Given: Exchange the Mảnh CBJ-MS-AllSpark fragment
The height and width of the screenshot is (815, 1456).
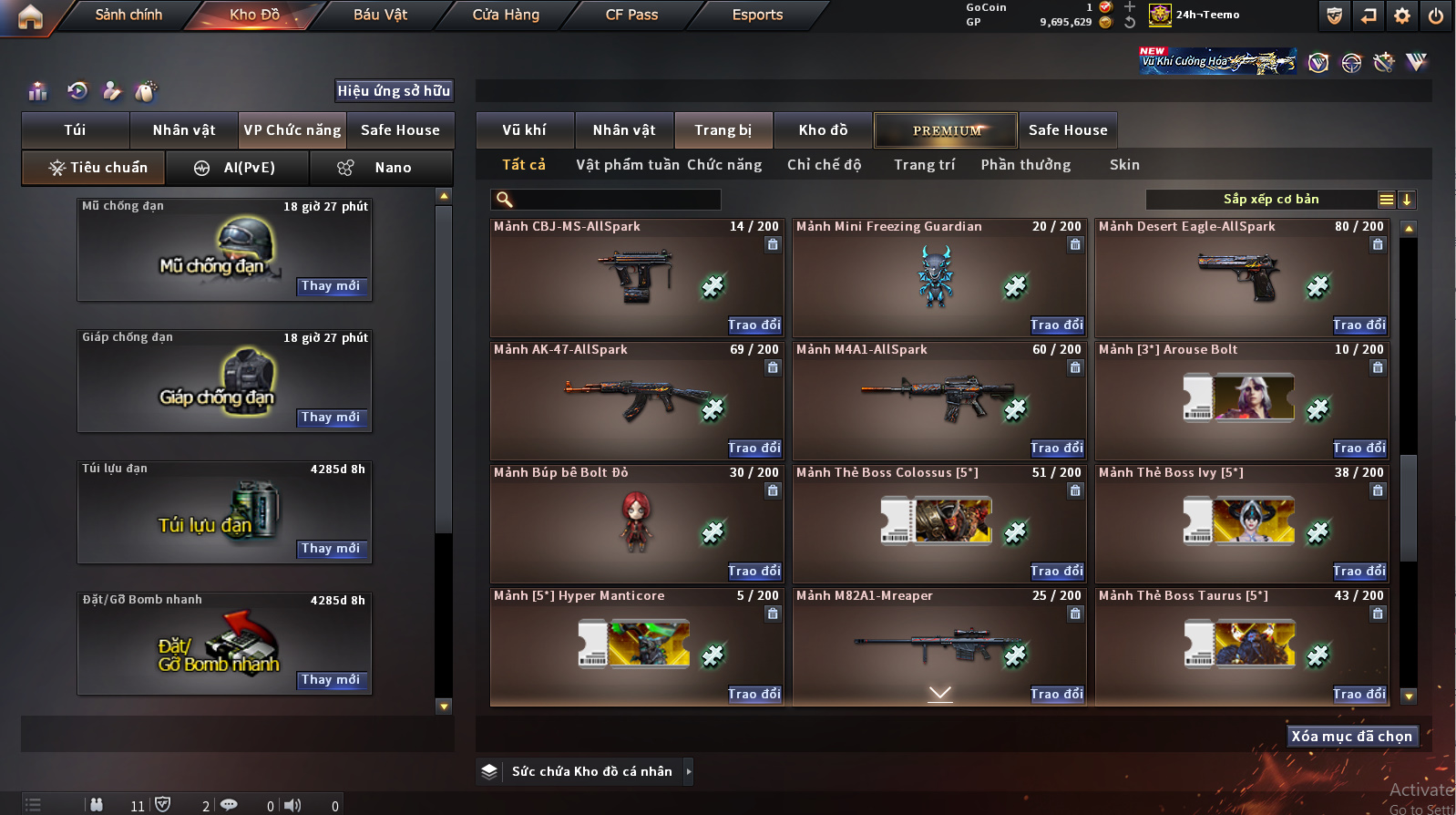Looking at the screenshot, I should 754,325.
